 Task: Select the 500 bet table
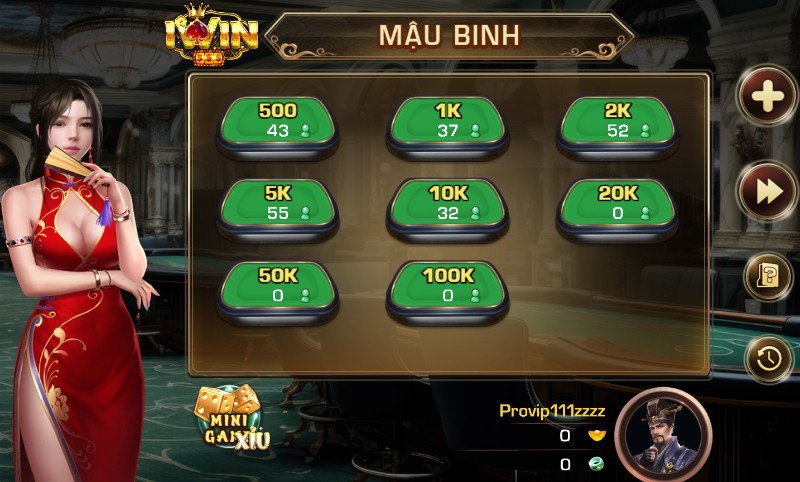coord(277,122)
